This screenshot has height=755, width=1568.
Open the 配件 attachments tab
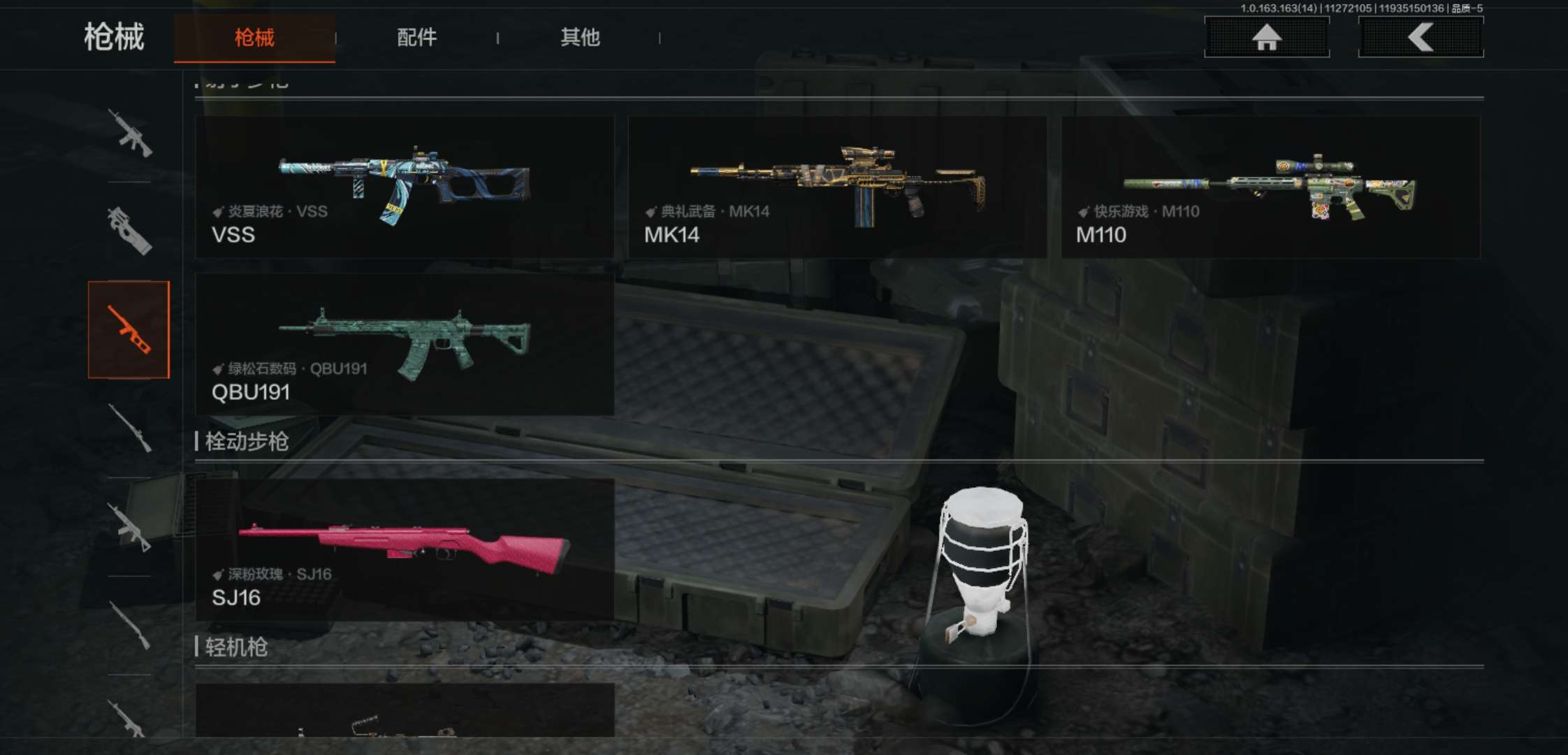pos(416,38)
